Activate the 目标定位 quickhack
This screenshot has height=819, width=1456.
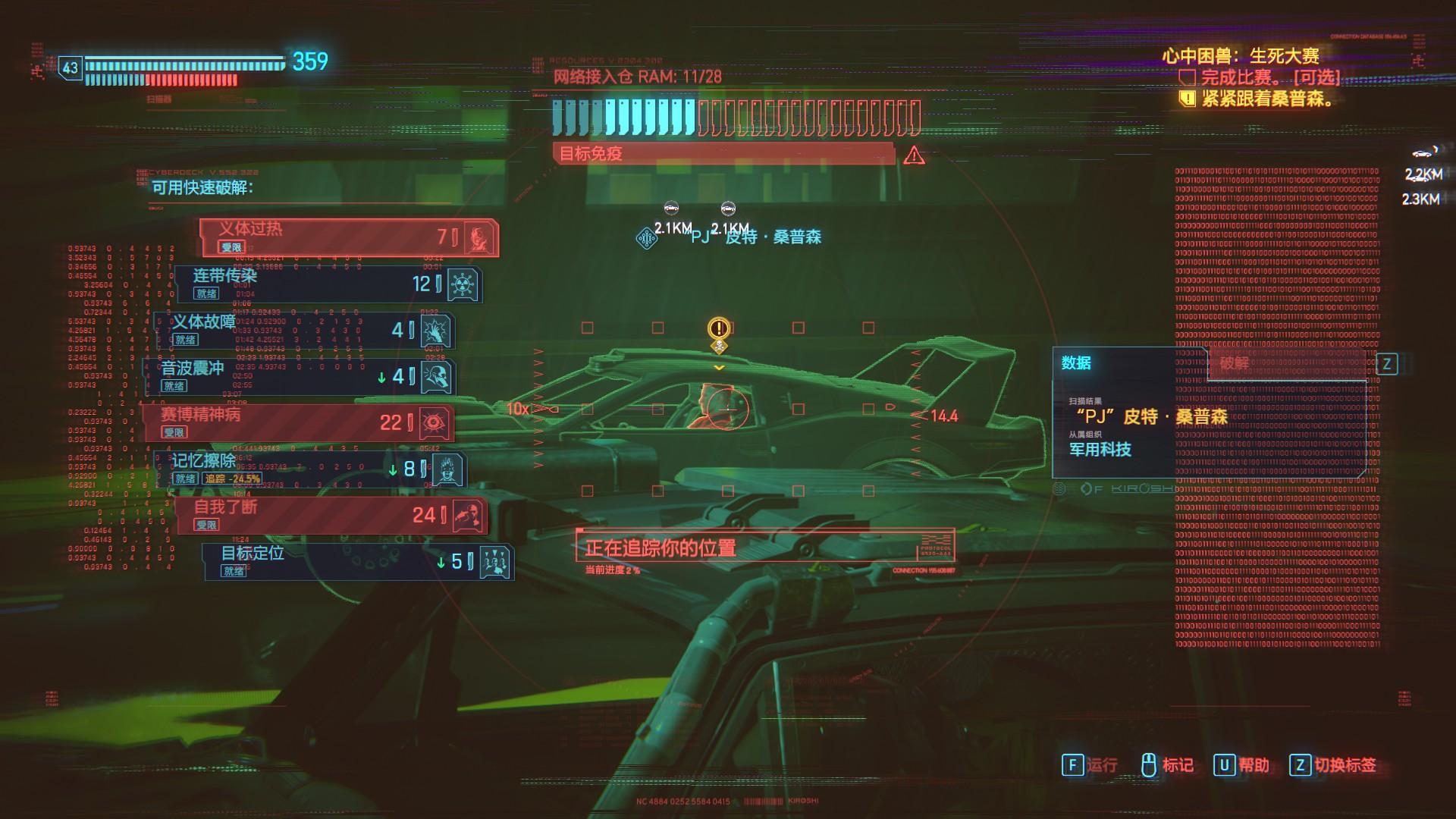[356, 562]
